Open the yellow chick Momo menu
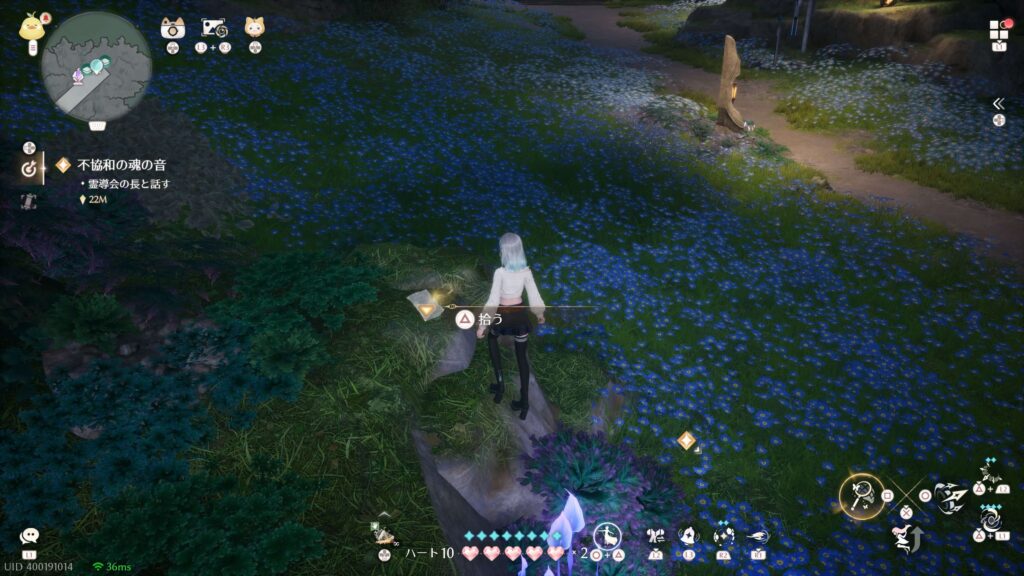Screen dimensions: 1024x576 [31, 27]
